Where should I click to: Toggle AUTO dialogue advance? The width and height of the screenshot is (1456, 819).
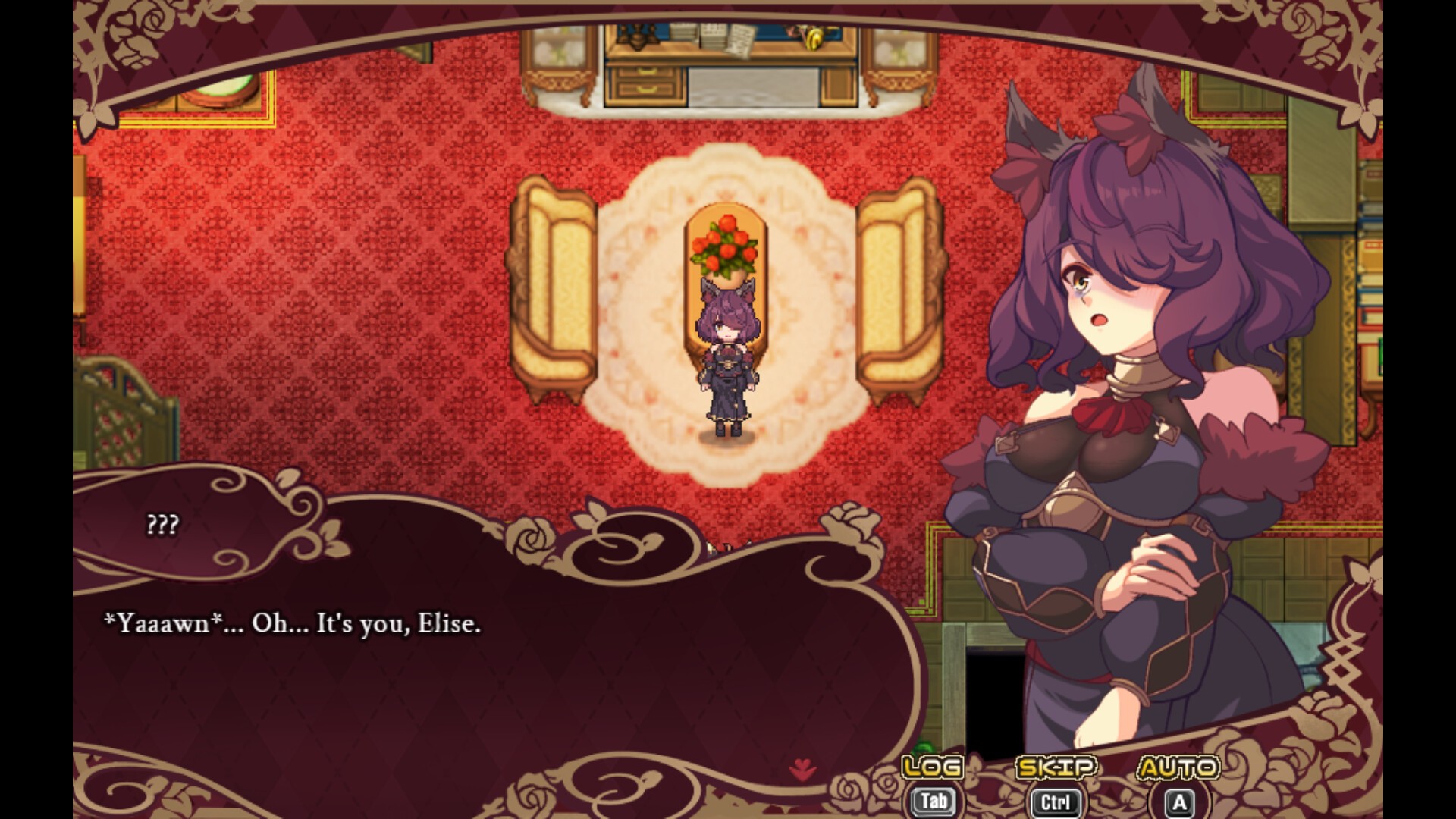tap(1178, 769)
